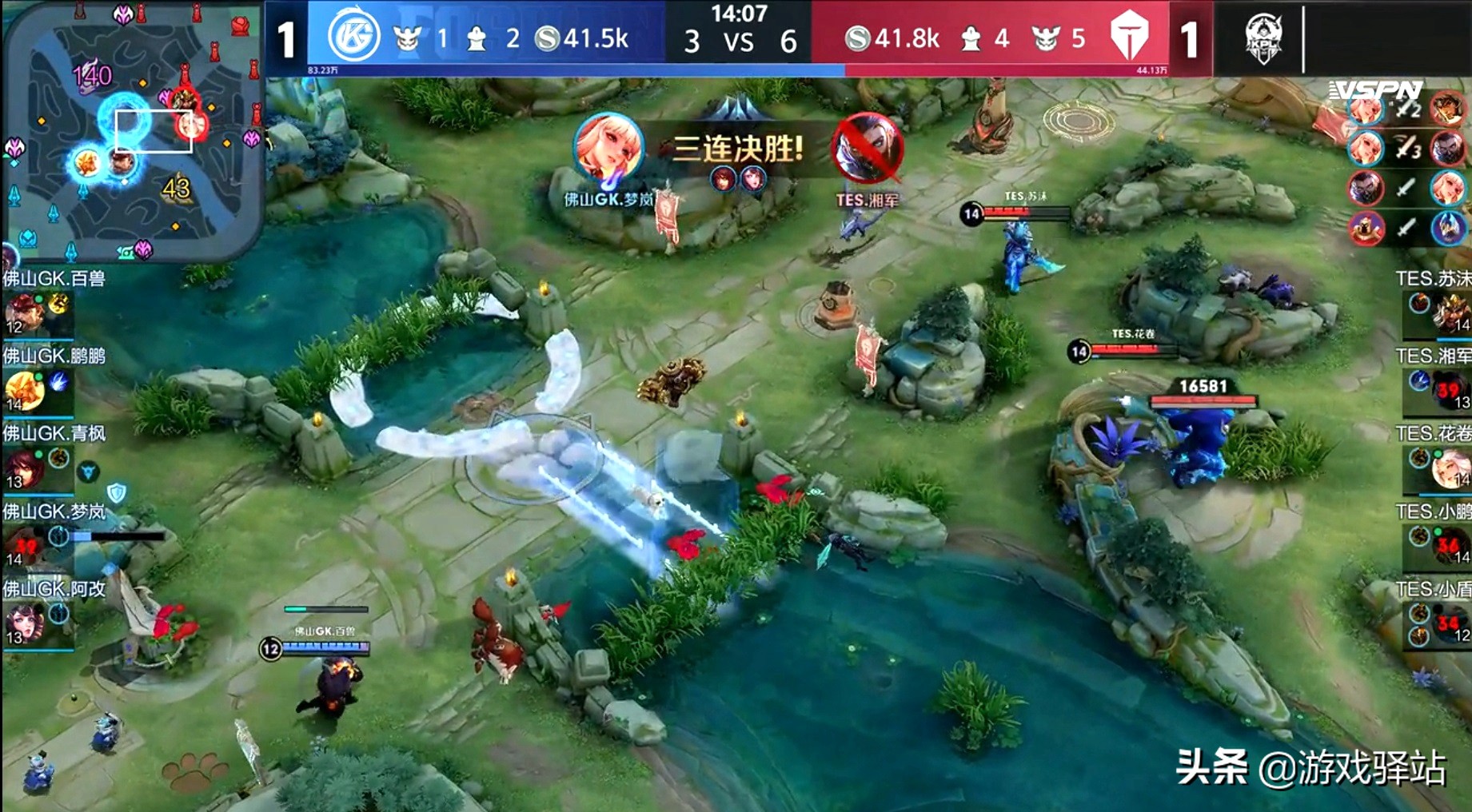Click 梦岚's killer portrait in kill banner
The image size is (1472, 812).
coord(609,149)
